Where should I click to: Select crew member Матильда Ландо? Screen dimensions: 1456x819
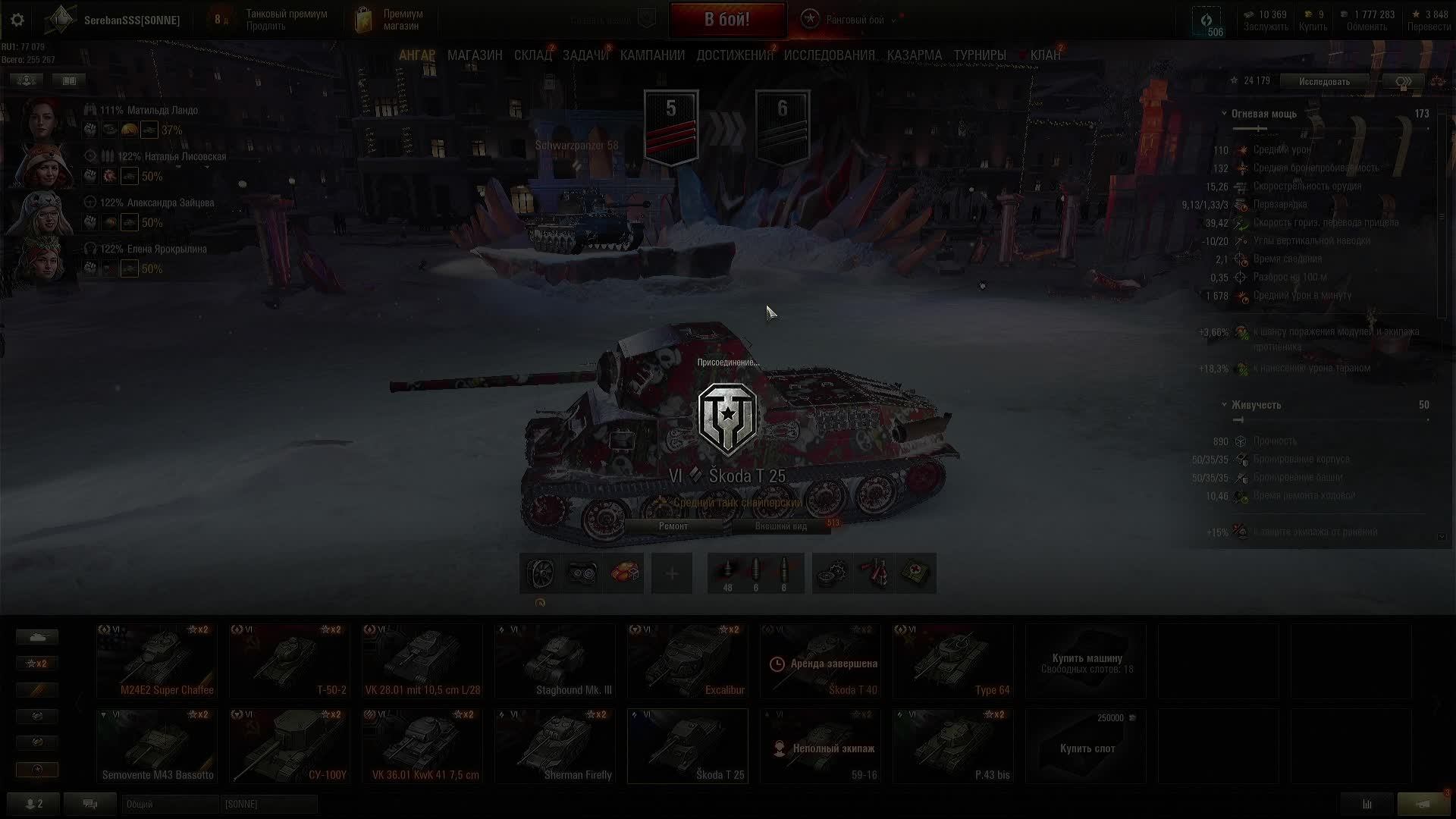[x=161, y=111]
